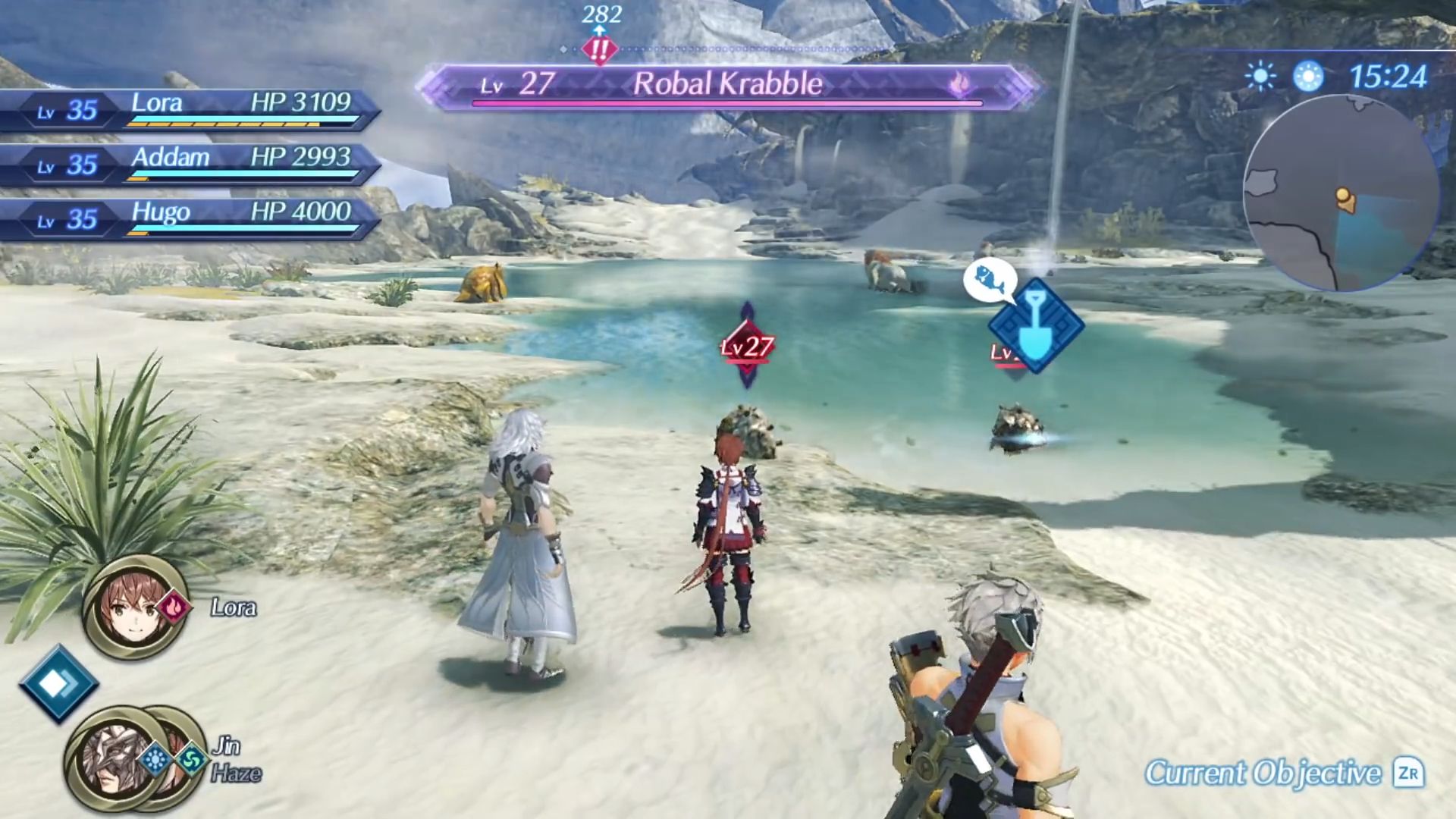The height and width of the screenshot is (819, 1456).
Task: Choose the Jin and Haze blade portrait
Action: coord(114,757)
